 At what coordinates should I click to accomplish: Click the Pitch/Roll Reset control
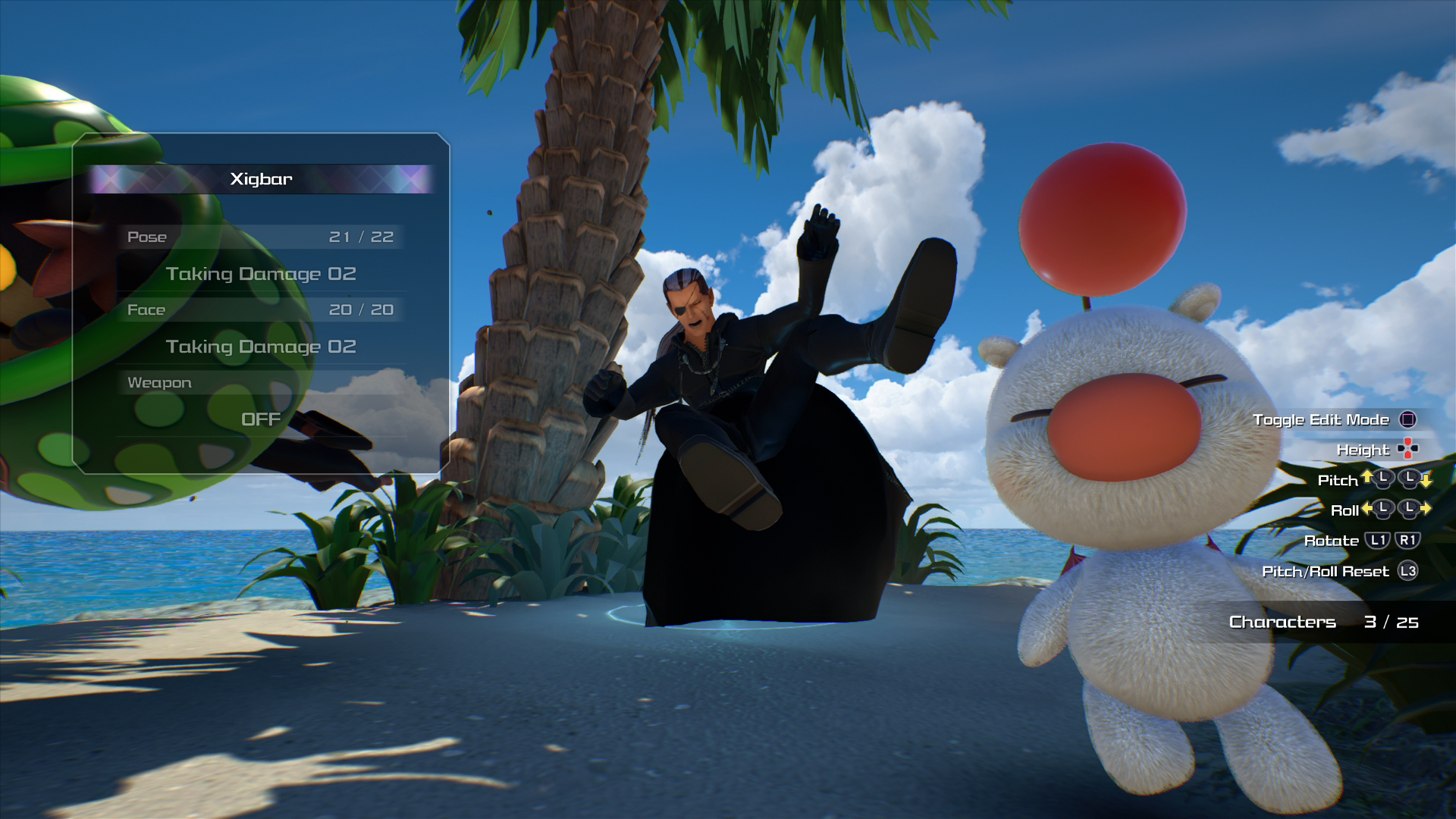(x=1326, y=571)
